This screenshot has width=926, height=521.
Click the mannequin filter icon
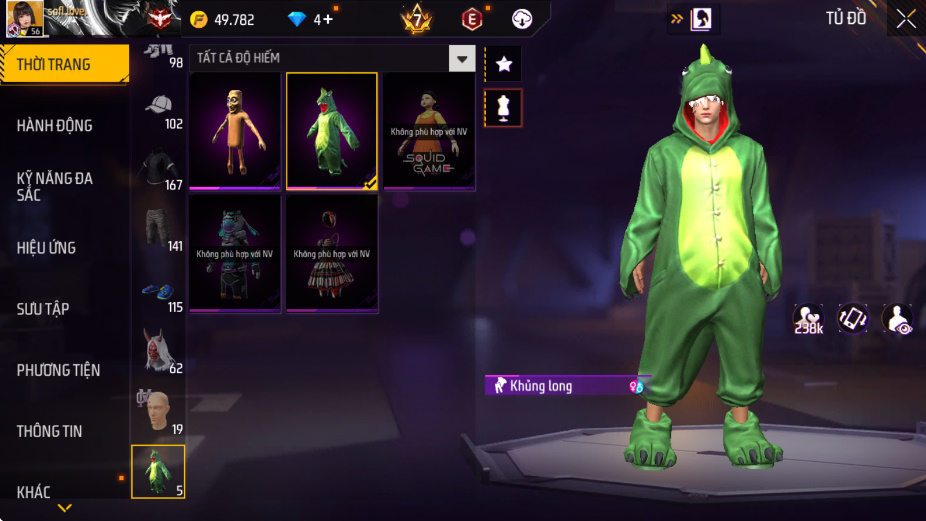(x=503, y=108)
